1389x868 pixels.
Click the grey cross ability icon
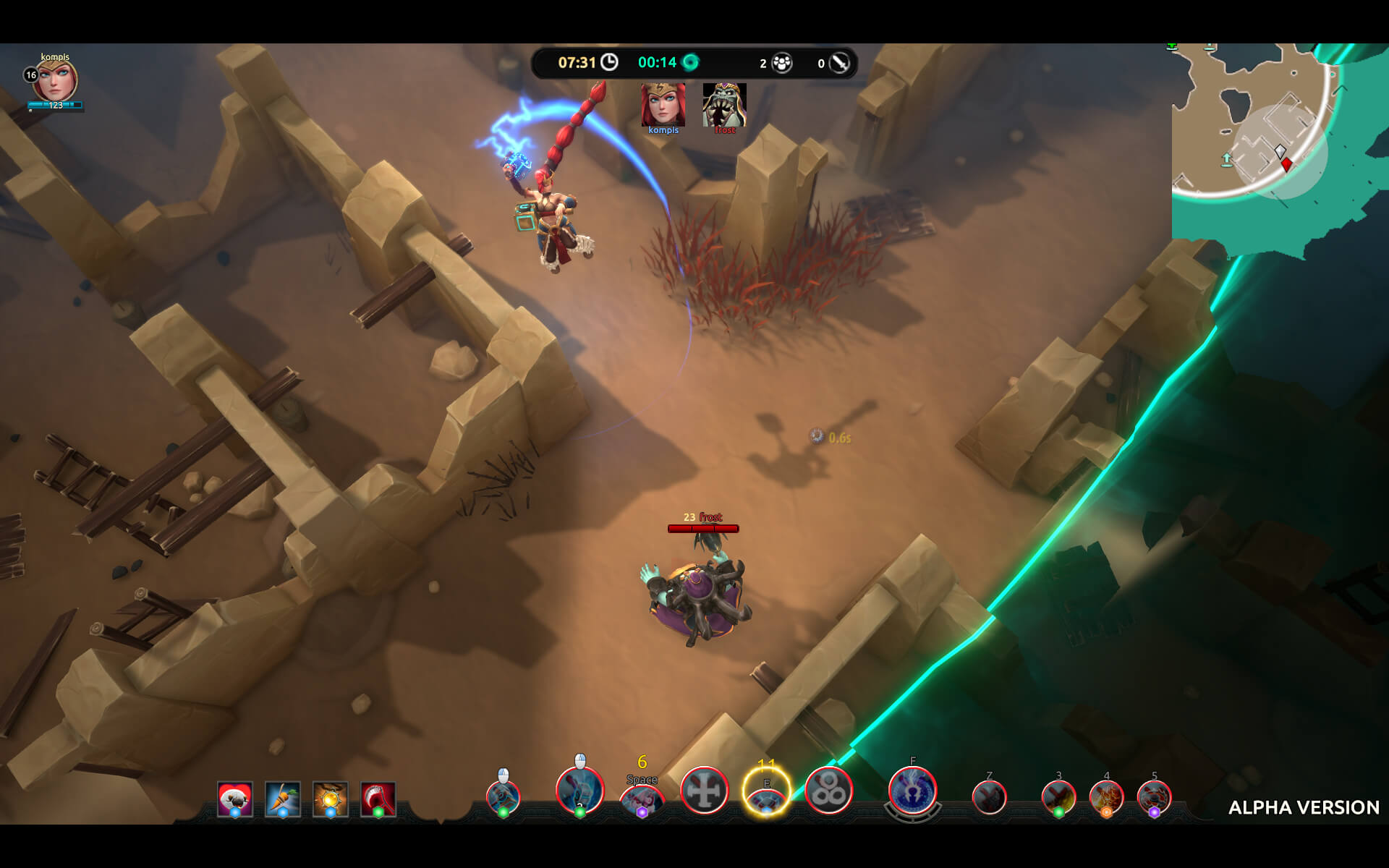(705, 791)
